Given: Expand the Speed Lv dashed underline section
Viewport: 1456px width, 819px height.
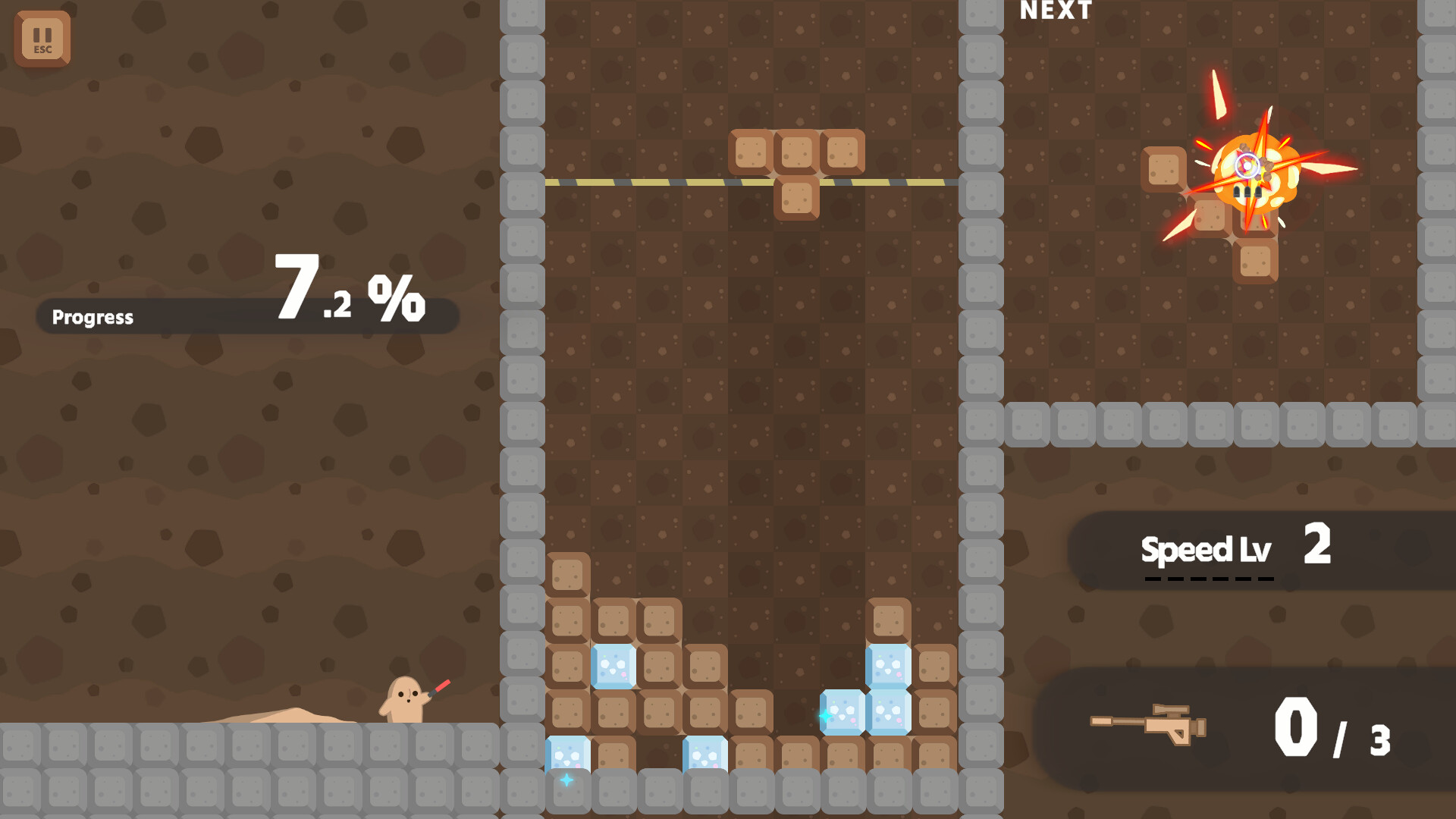Looking at the screenshot, I should point(1207,578).
